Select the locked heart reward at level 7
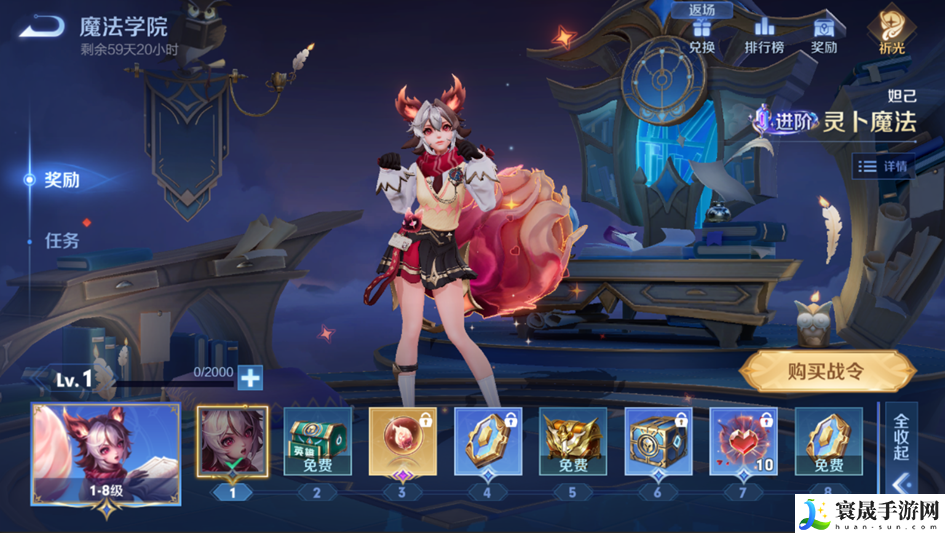This screenshot has width=945, height=533. (x=743, y=441)
